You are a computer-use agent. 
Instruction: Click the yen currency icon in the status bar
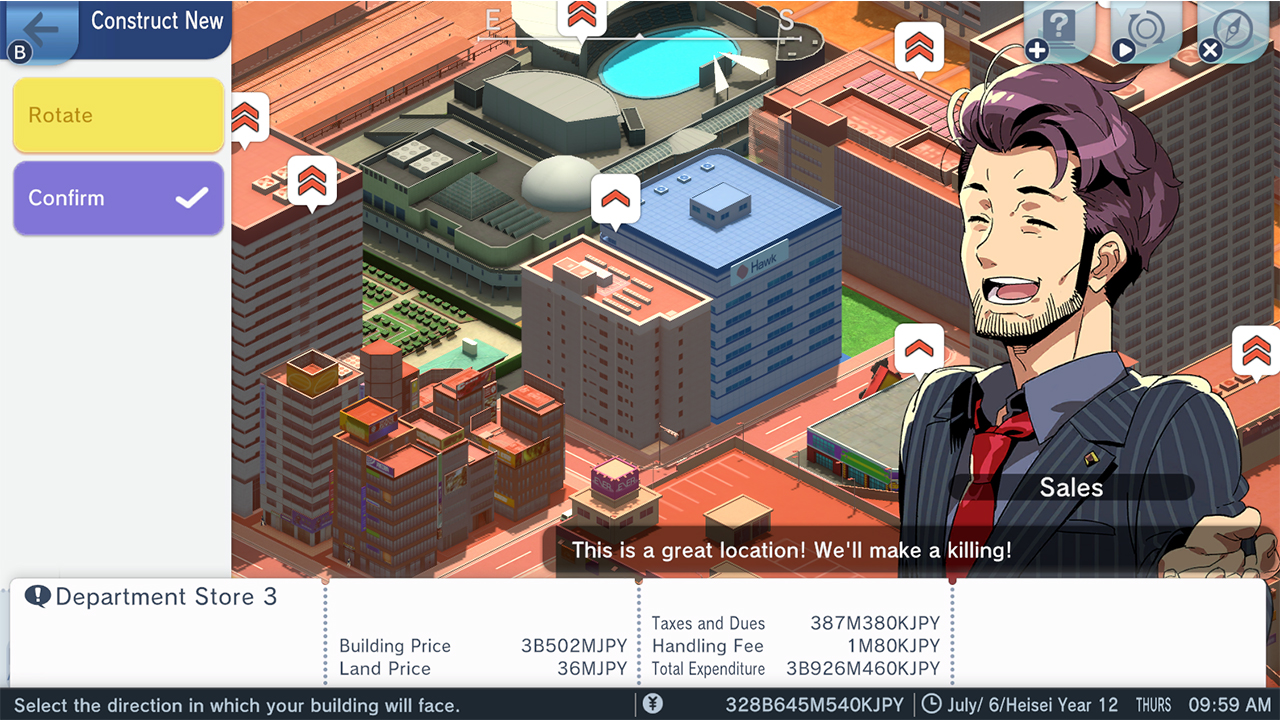coord(654,705)
